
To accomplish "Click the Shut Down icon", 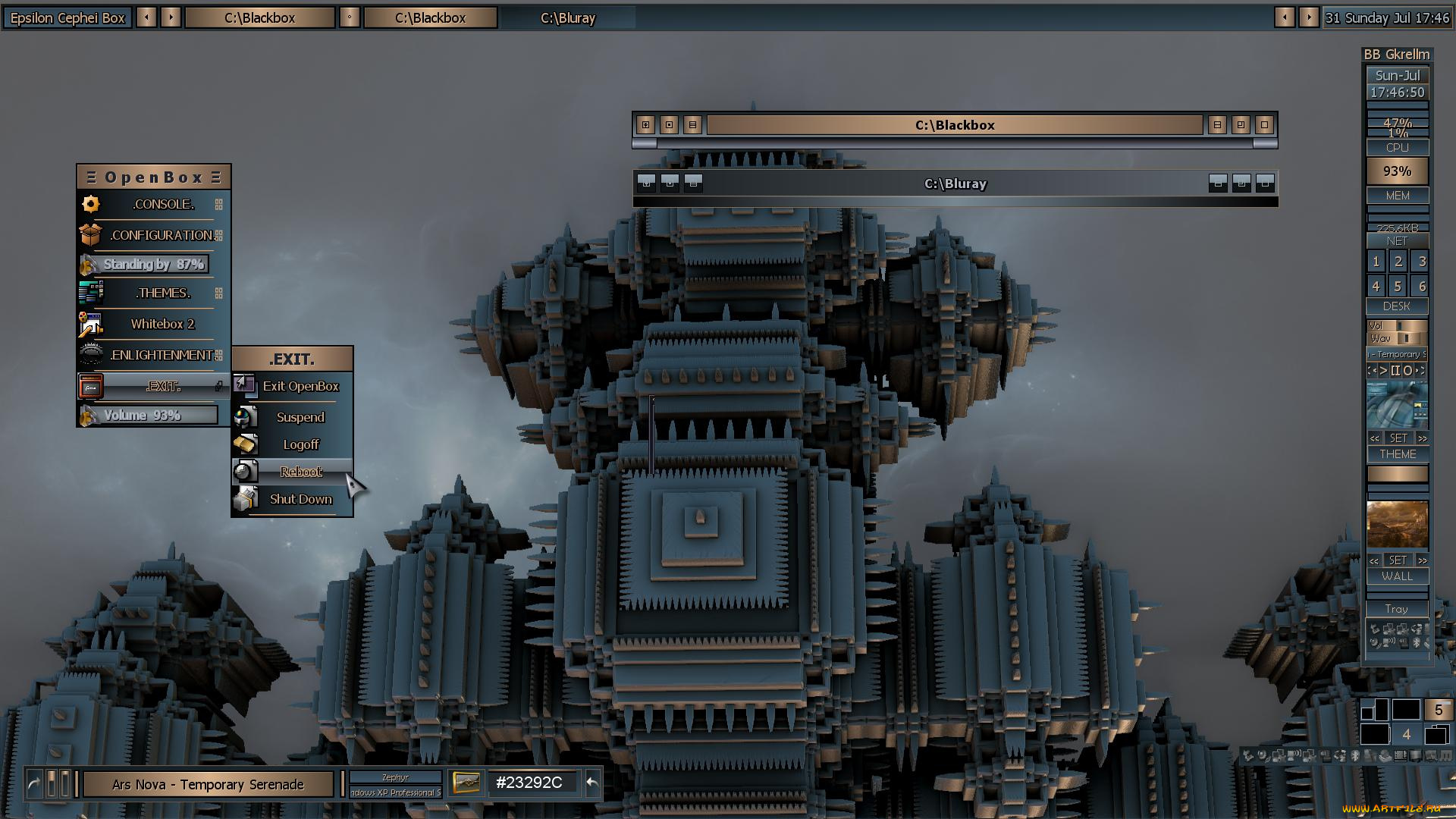I will pyautogui.click(x=245, y=498).
